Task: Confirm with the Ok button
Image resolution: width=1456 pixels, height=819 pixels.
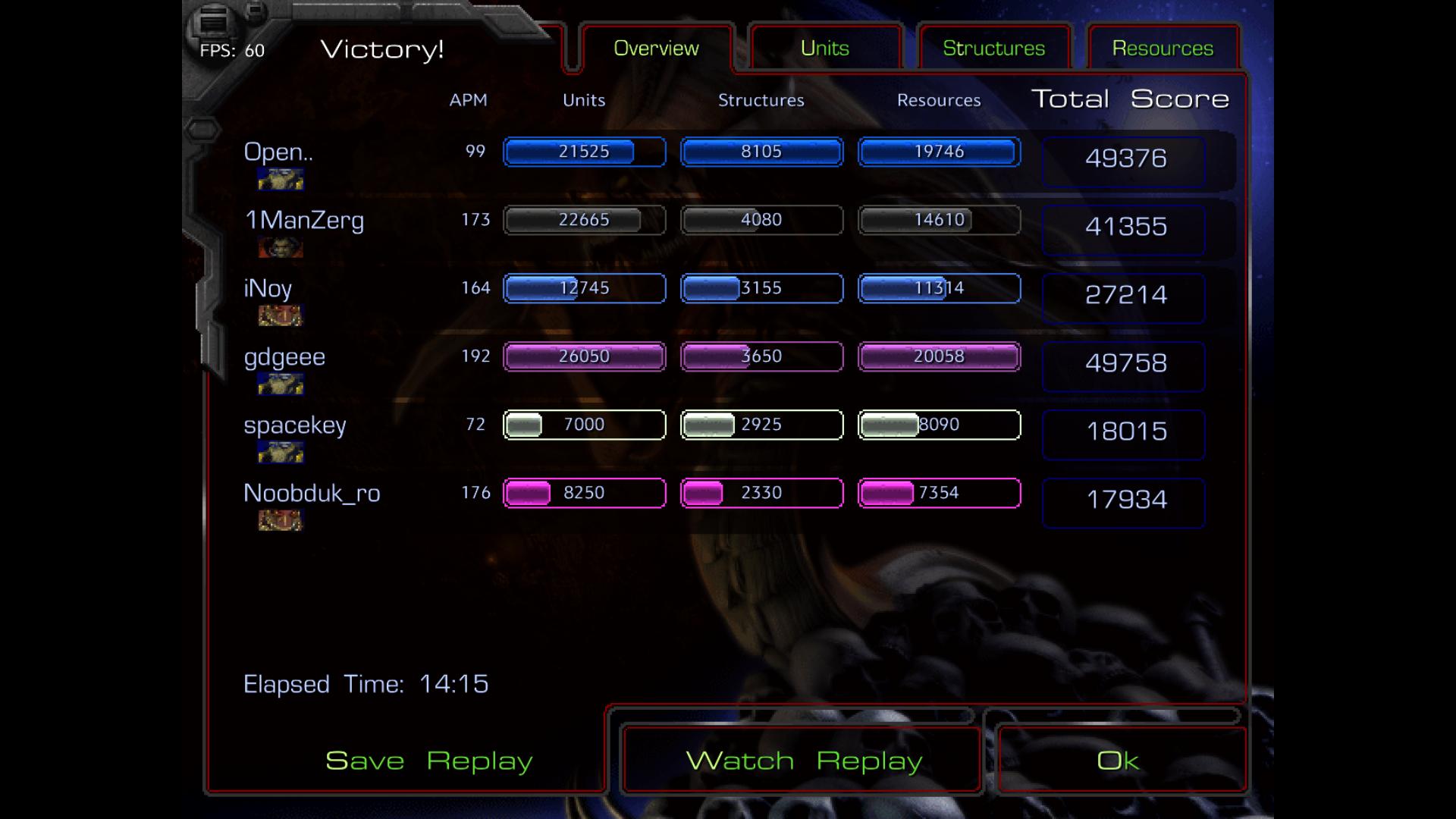Action: (x=1118, y=761)
